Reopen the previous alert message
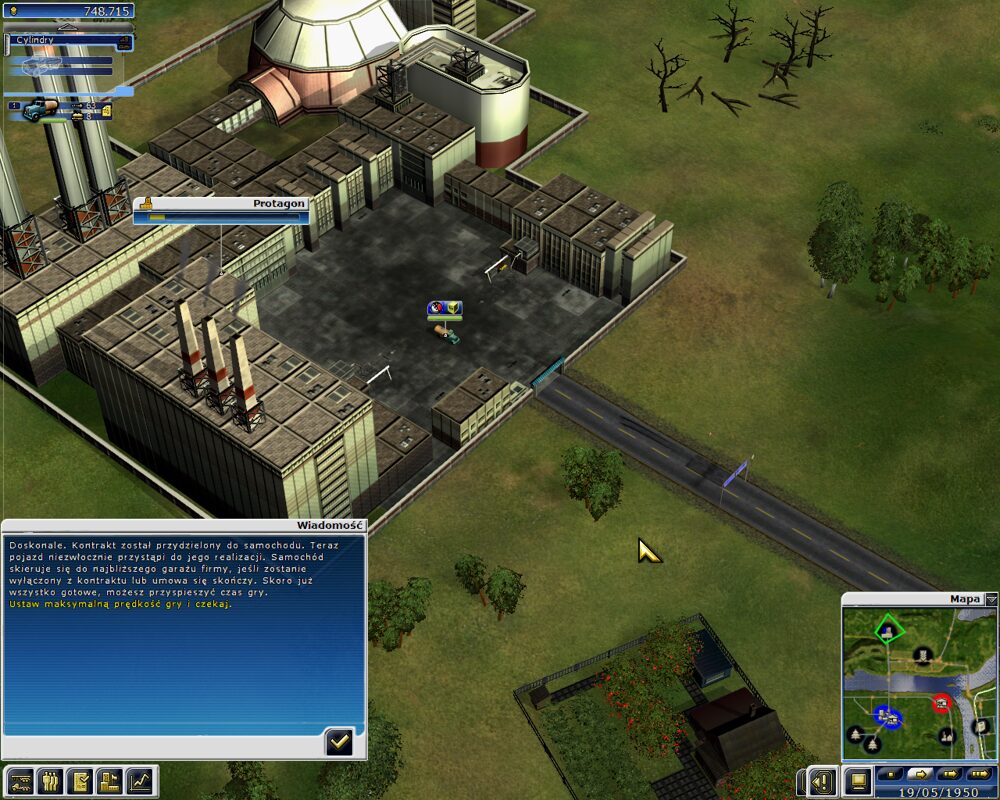 click(x=822, y=780)
